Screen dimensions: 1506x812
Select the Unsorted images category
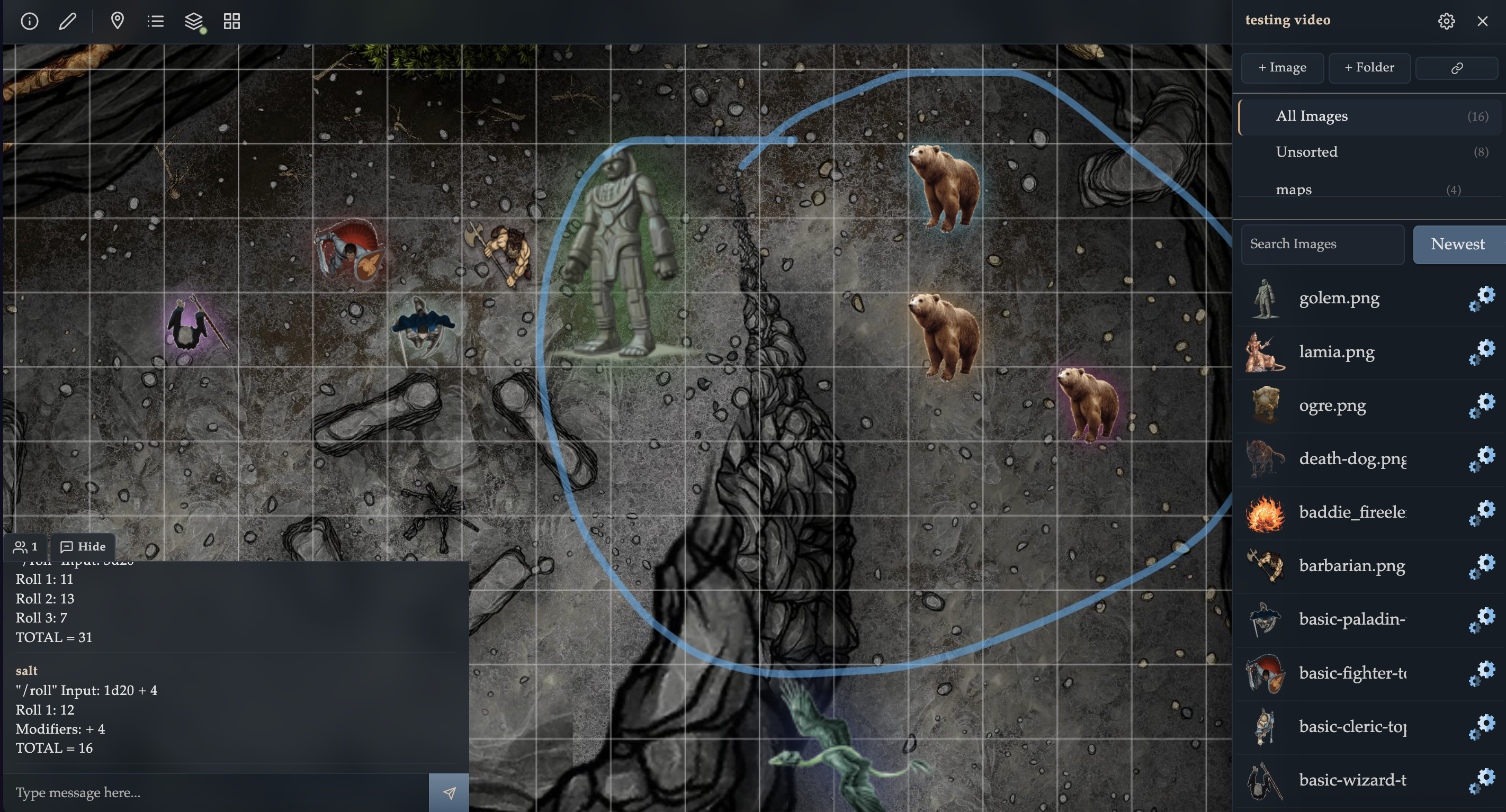pyautogui.click(x=1307, y=151)
